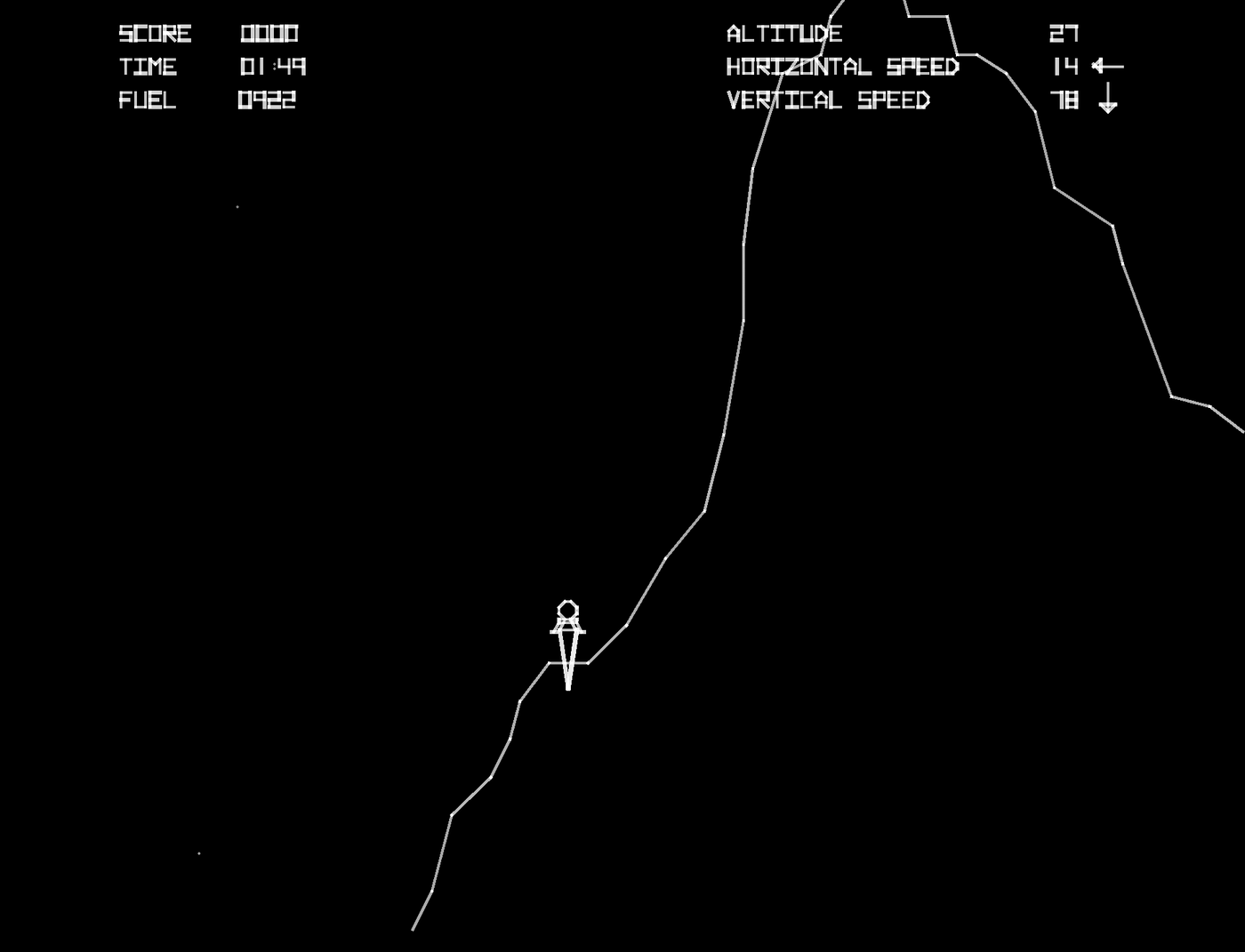
Task: Click the lander's top antenna
Action: click(x=567, y=601)
